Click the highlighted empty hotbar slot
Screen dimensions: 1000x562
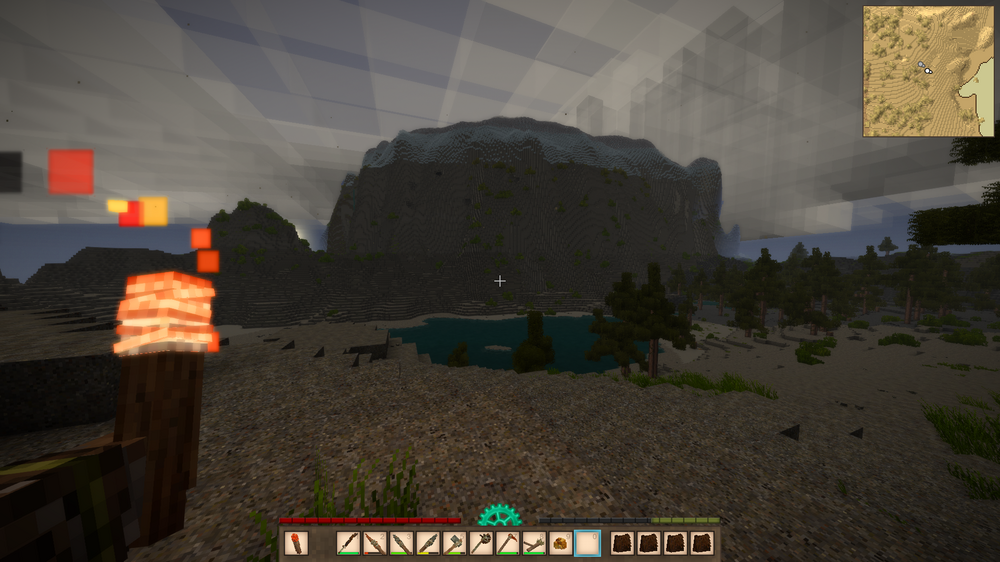click(x=588, y=544)
